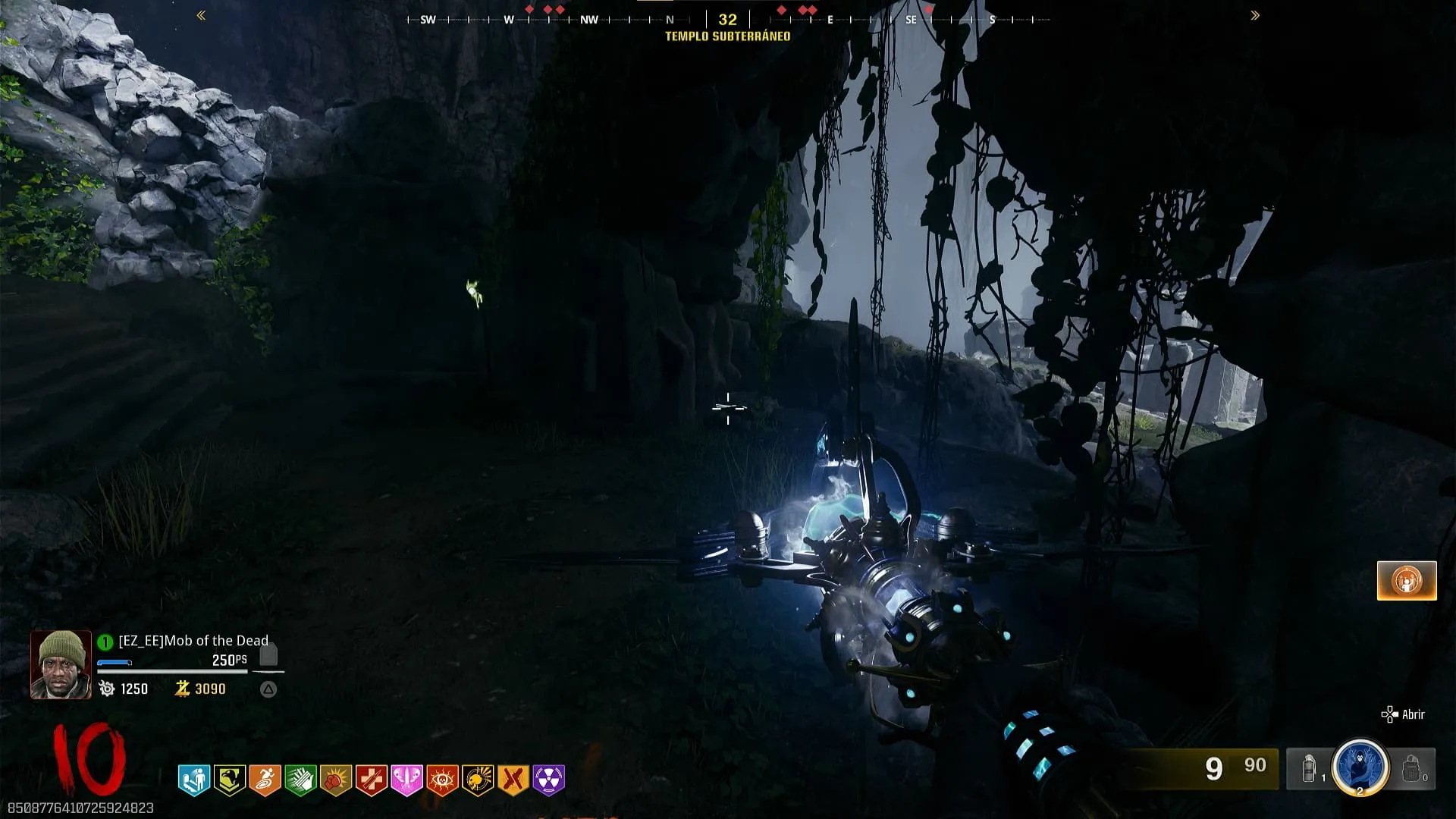Click the player operator portrait
The height and width of the screenshot is (819, 1456).
[61, 665]
